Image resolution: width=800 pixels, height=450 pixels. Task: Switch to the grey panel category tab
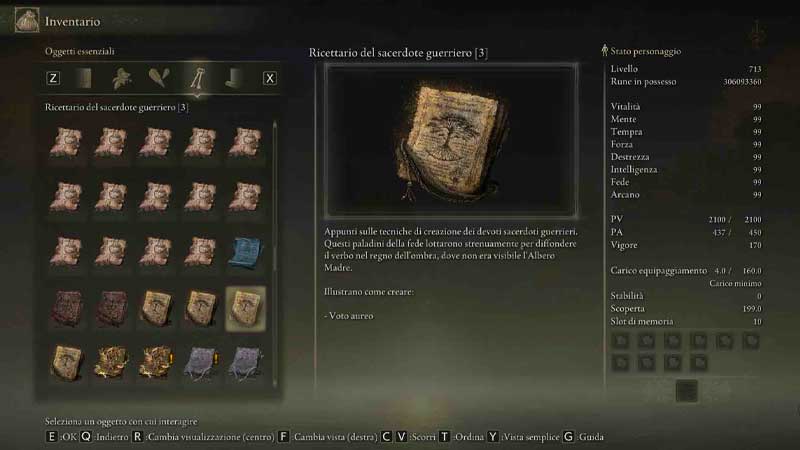[85, 78]
